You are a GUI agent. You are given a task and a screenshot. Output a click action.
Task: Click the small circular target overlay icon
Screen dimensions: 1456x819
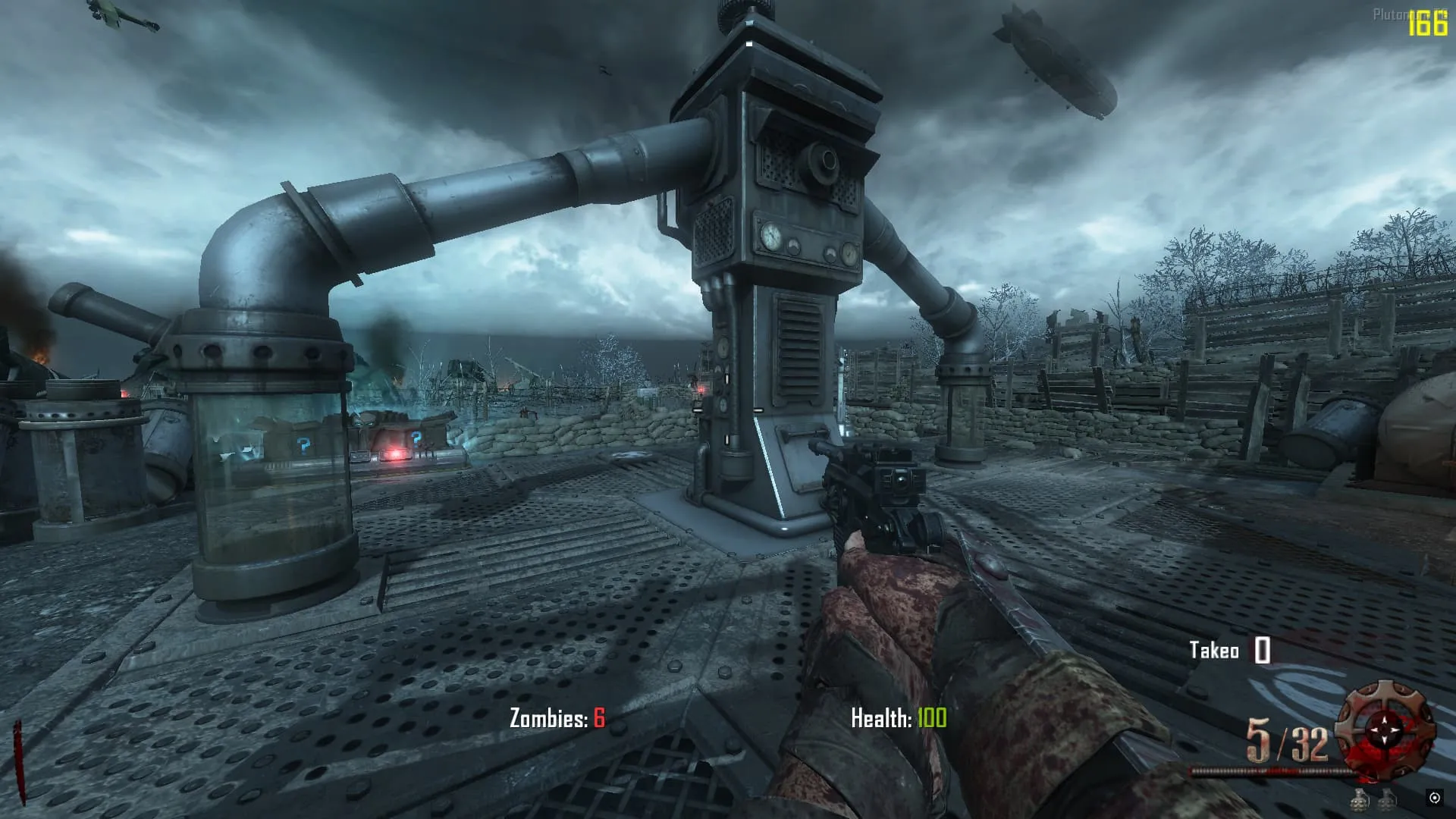pos(1434,798)
